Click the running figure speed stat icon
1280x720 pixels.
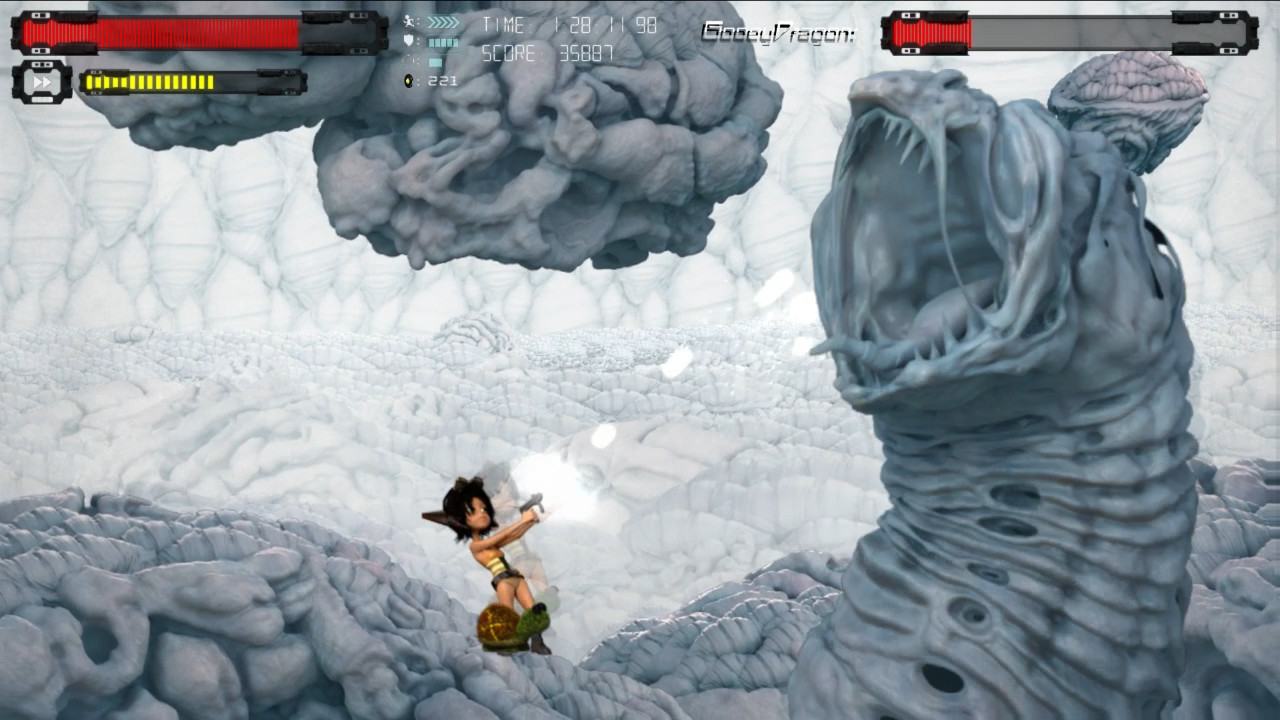[x=409, y=21]
